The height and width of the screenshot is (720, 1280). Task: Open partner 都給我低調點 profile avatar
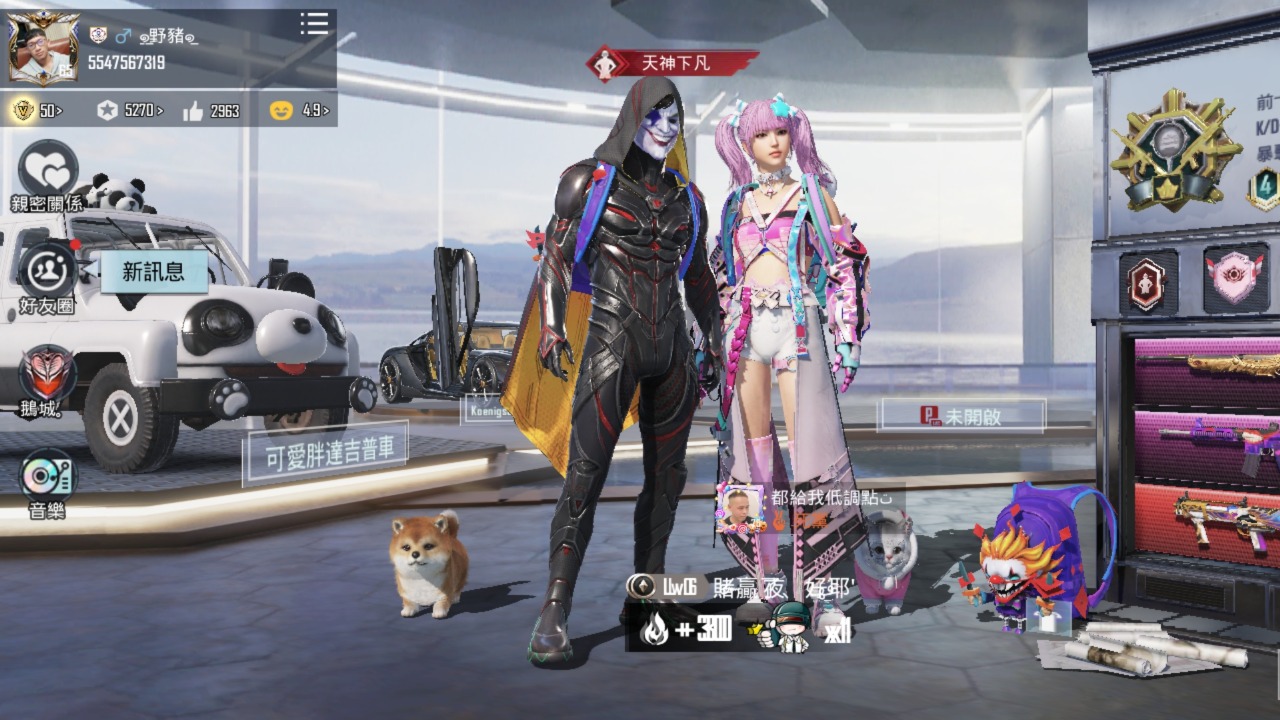pos(739,507)
